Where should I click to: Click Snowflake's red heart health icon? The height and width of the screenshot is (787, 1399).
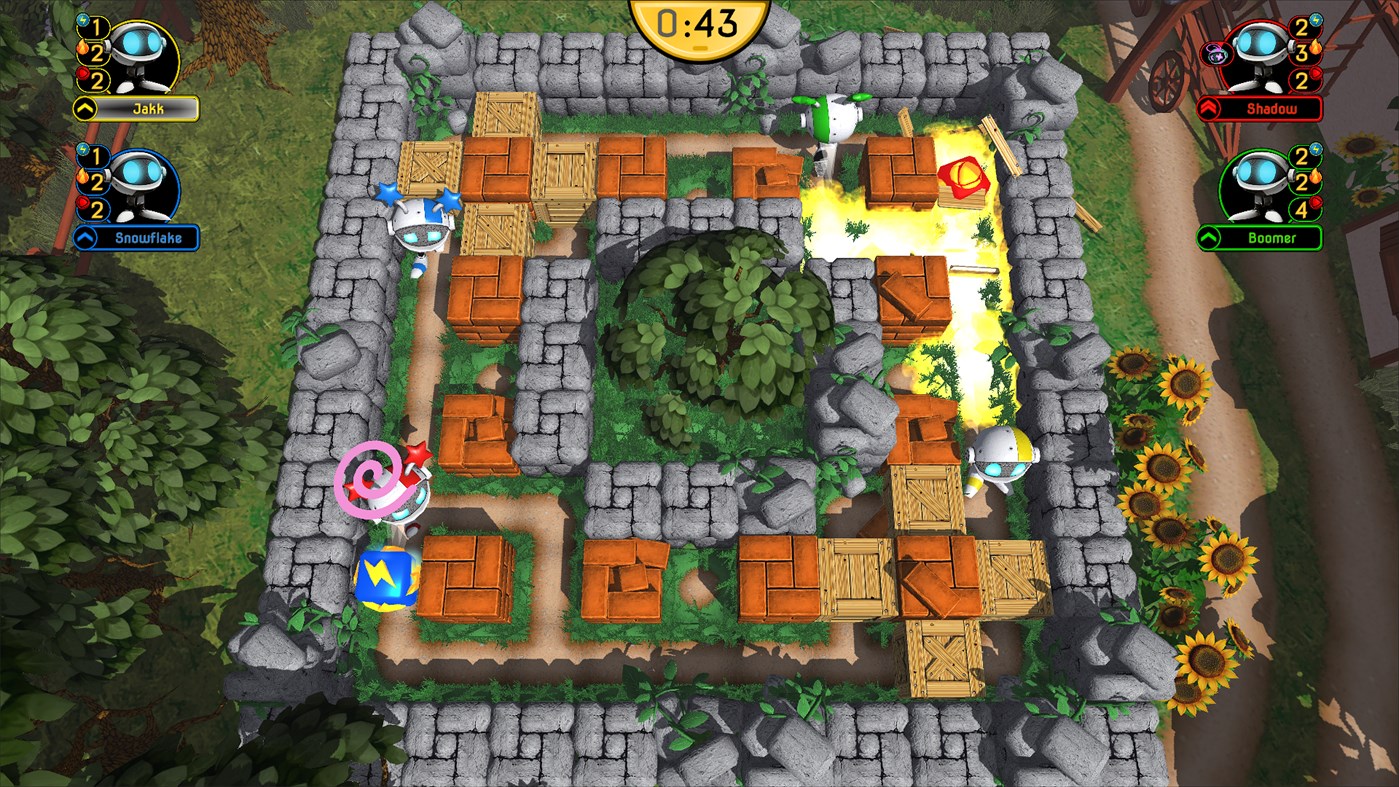pyautogui.click(x=83, y=202)
